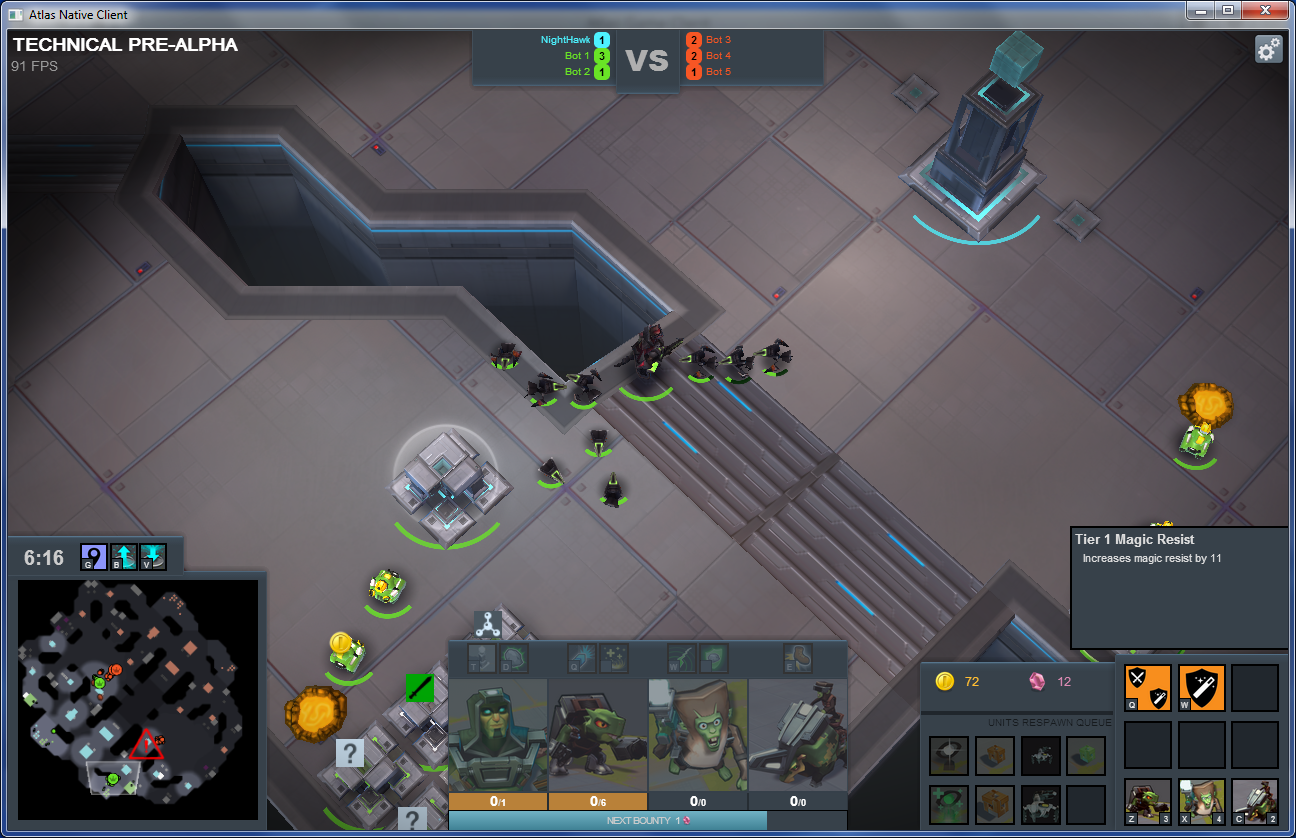Choose the sword-and-wand shield upgrade marked Q
Screen dimensions: 1296x838
(1147, 688)
